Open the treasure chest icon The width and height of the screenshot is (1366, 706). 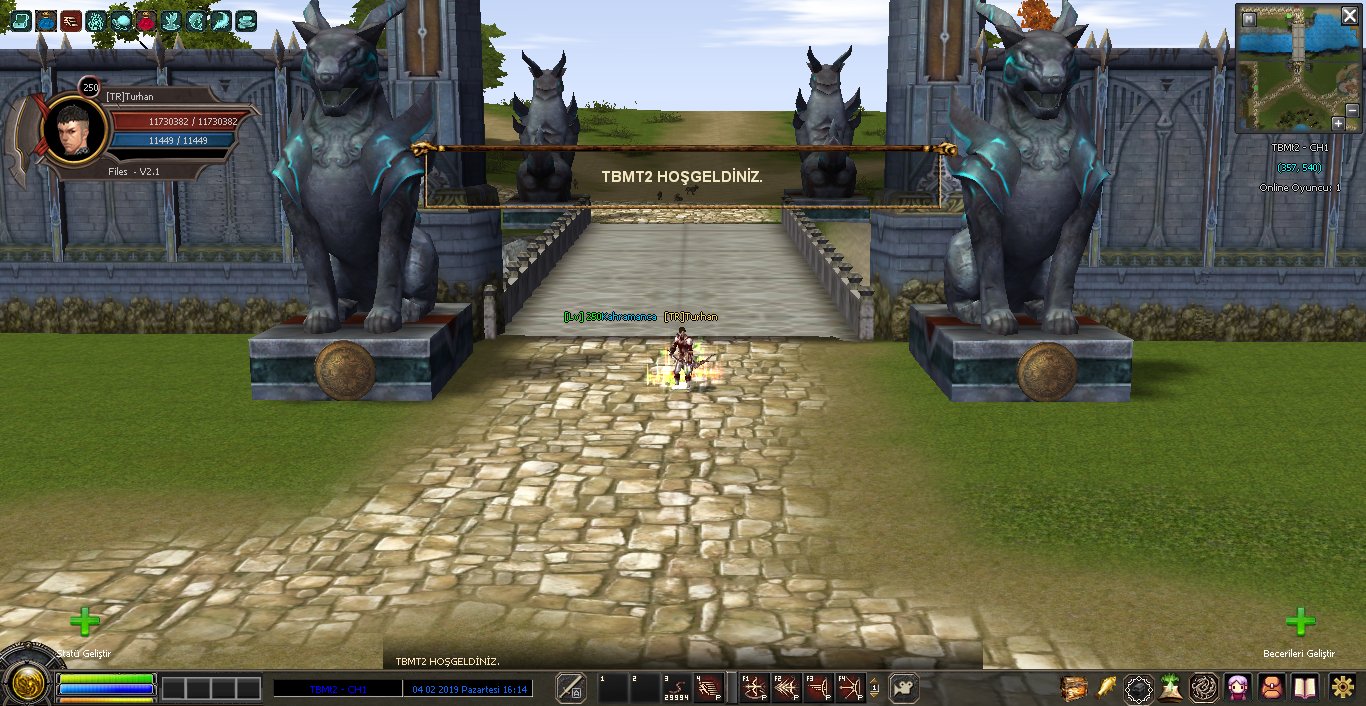[1075, 688]
